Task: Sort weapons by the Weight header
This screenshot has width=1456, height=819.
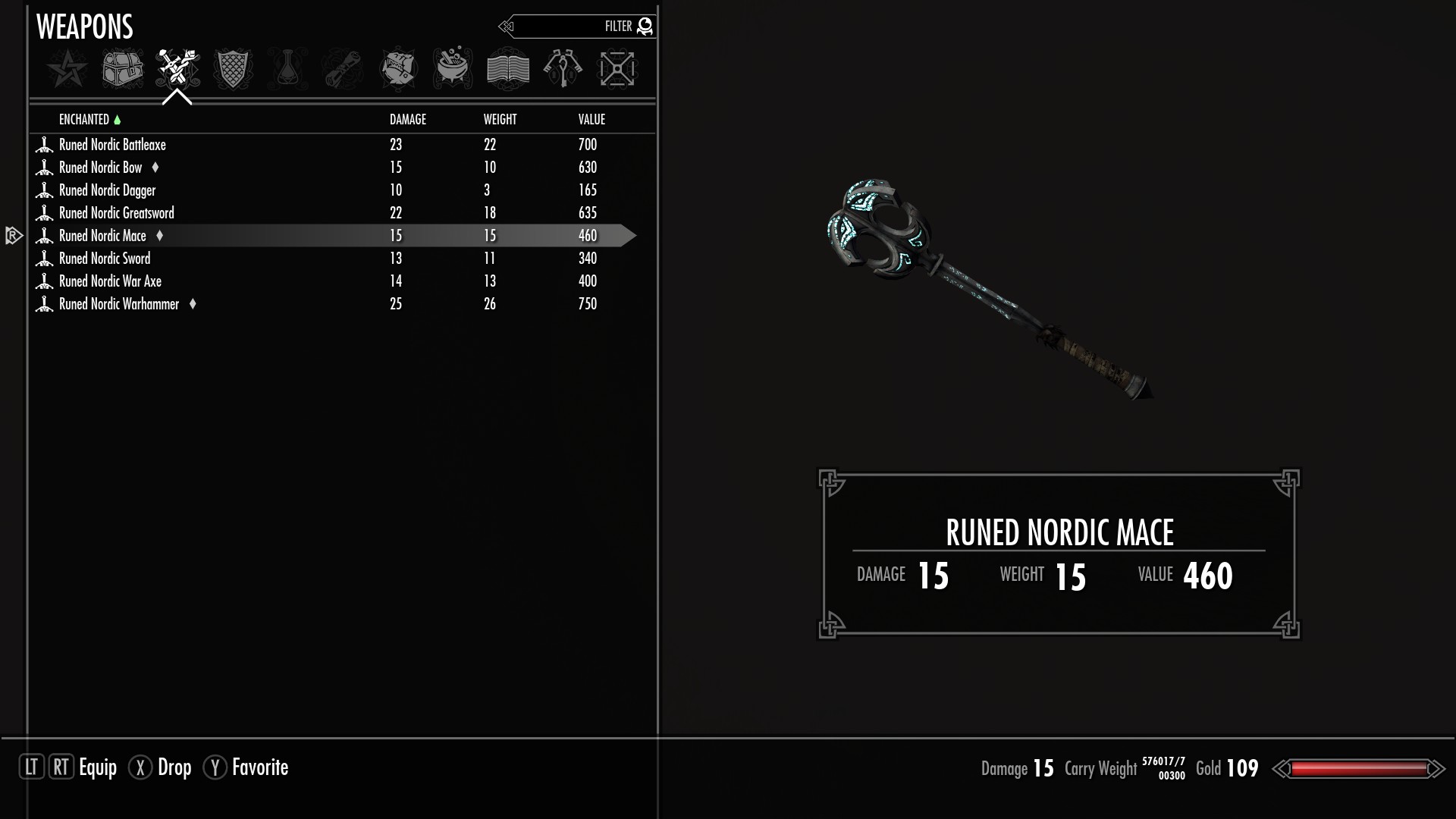Action: point(500,120)
